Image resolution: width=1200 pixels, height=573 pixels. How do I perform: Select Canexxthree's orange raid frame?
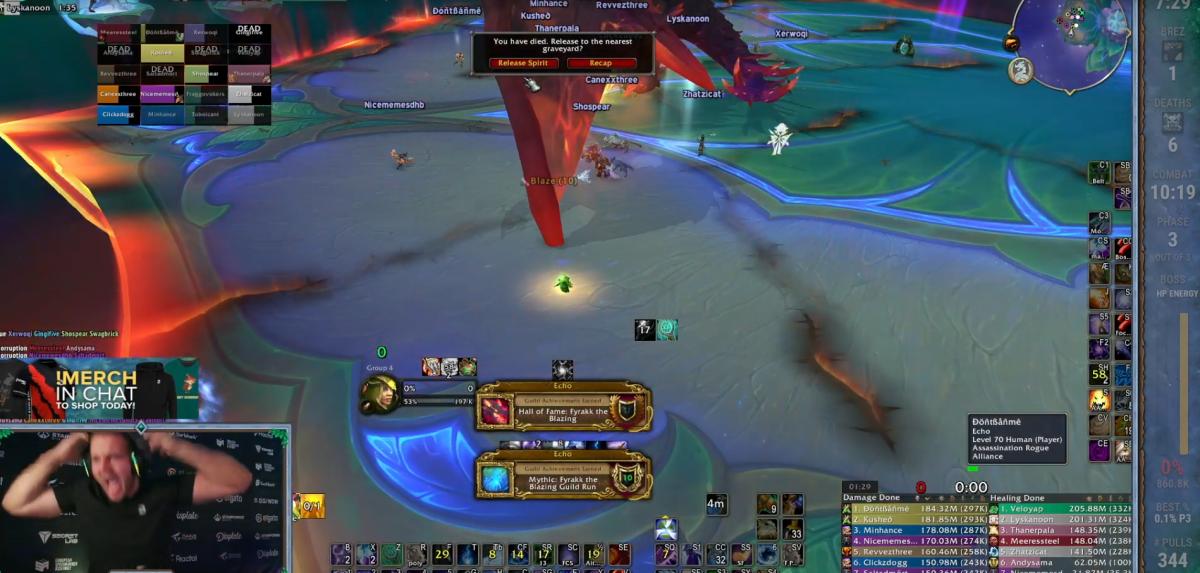tap(118, 94)
